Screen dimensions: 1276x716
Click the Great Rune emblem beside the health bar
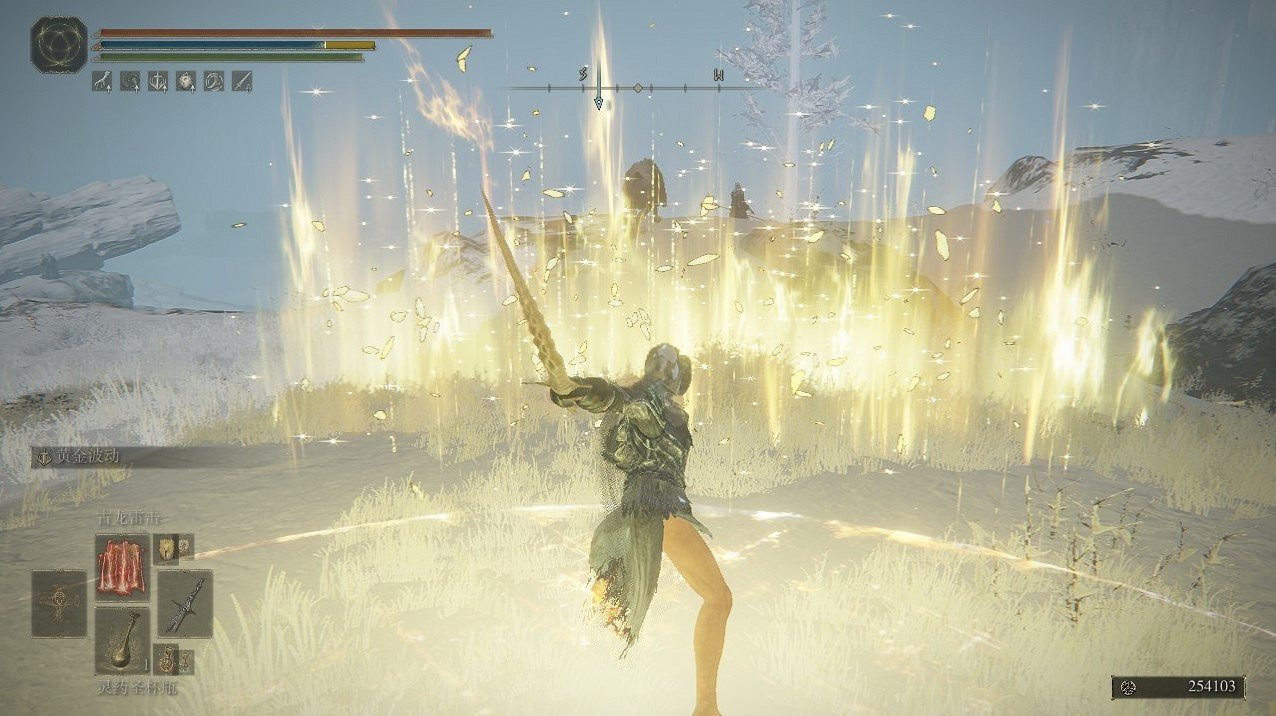pyautogui.click(x=59, y=44)
